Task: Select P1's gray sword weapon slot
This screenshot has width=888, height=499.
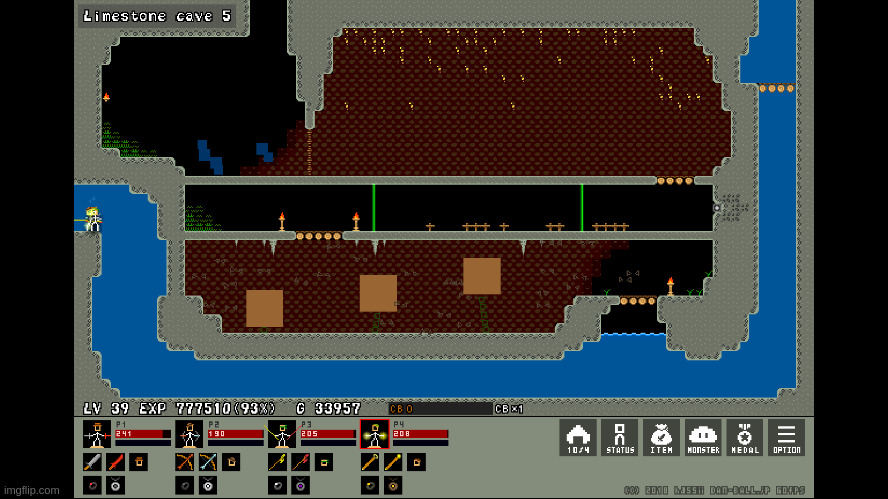Action: (x=92, y=462)
